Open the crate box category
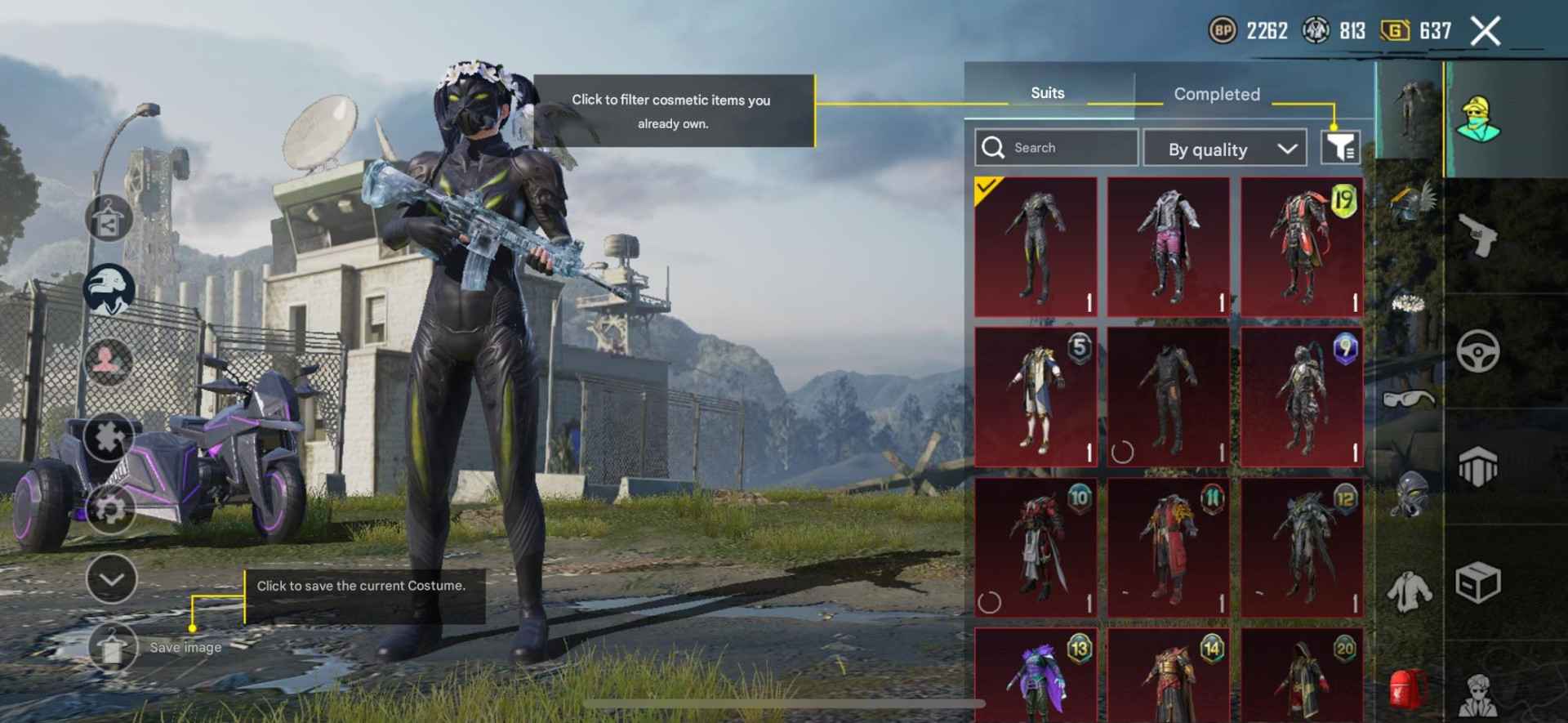 pos(1477,583)
